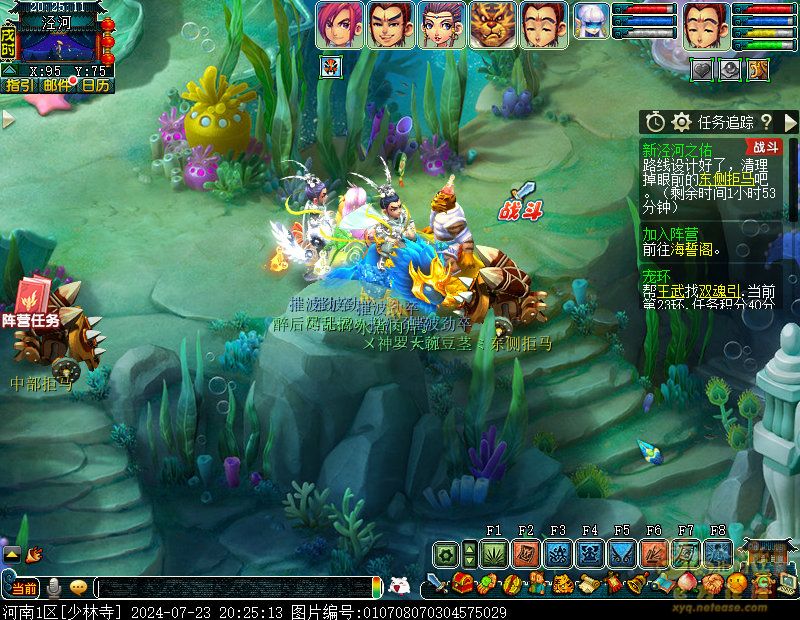
Task: Activate the F5 crossed blades skill
Action: 622,553
